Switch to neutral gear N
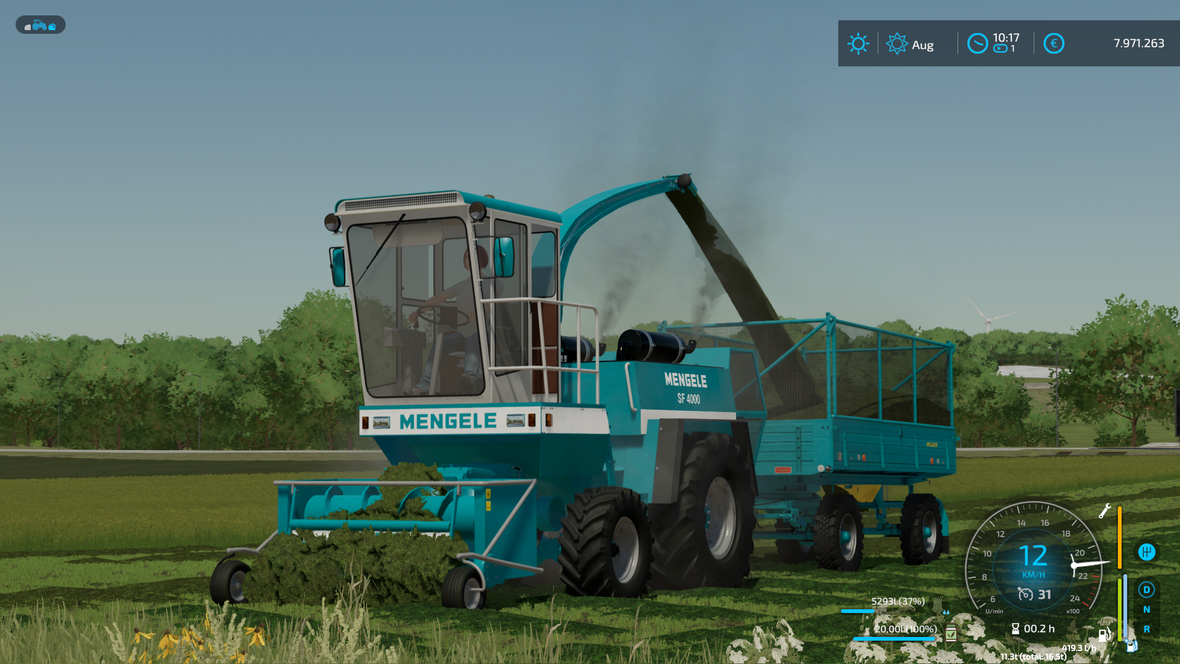 tap(1146, 610)
